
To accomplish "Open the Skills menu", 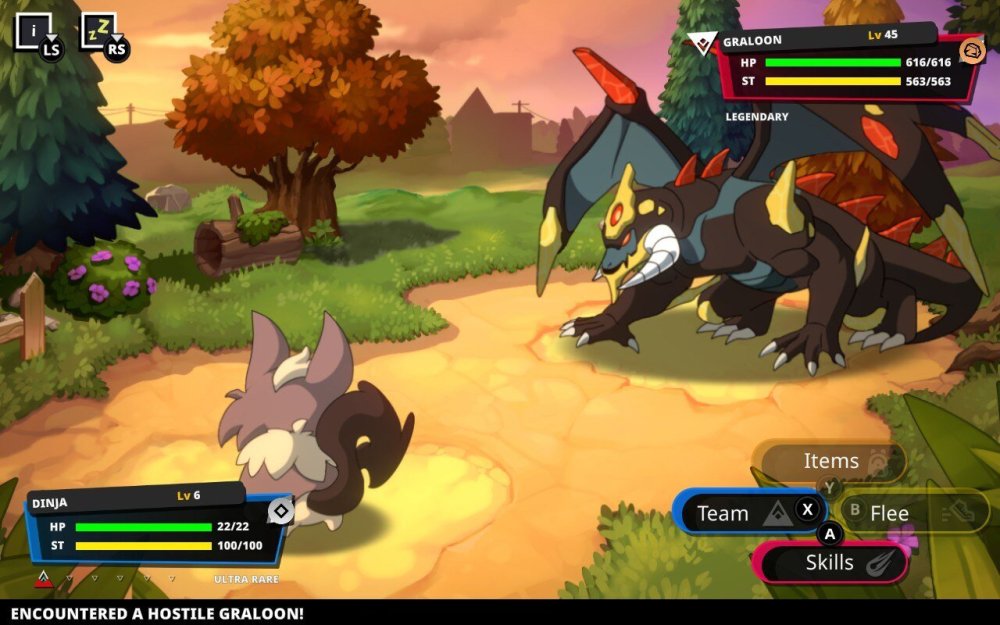I will tap(830, 563).
